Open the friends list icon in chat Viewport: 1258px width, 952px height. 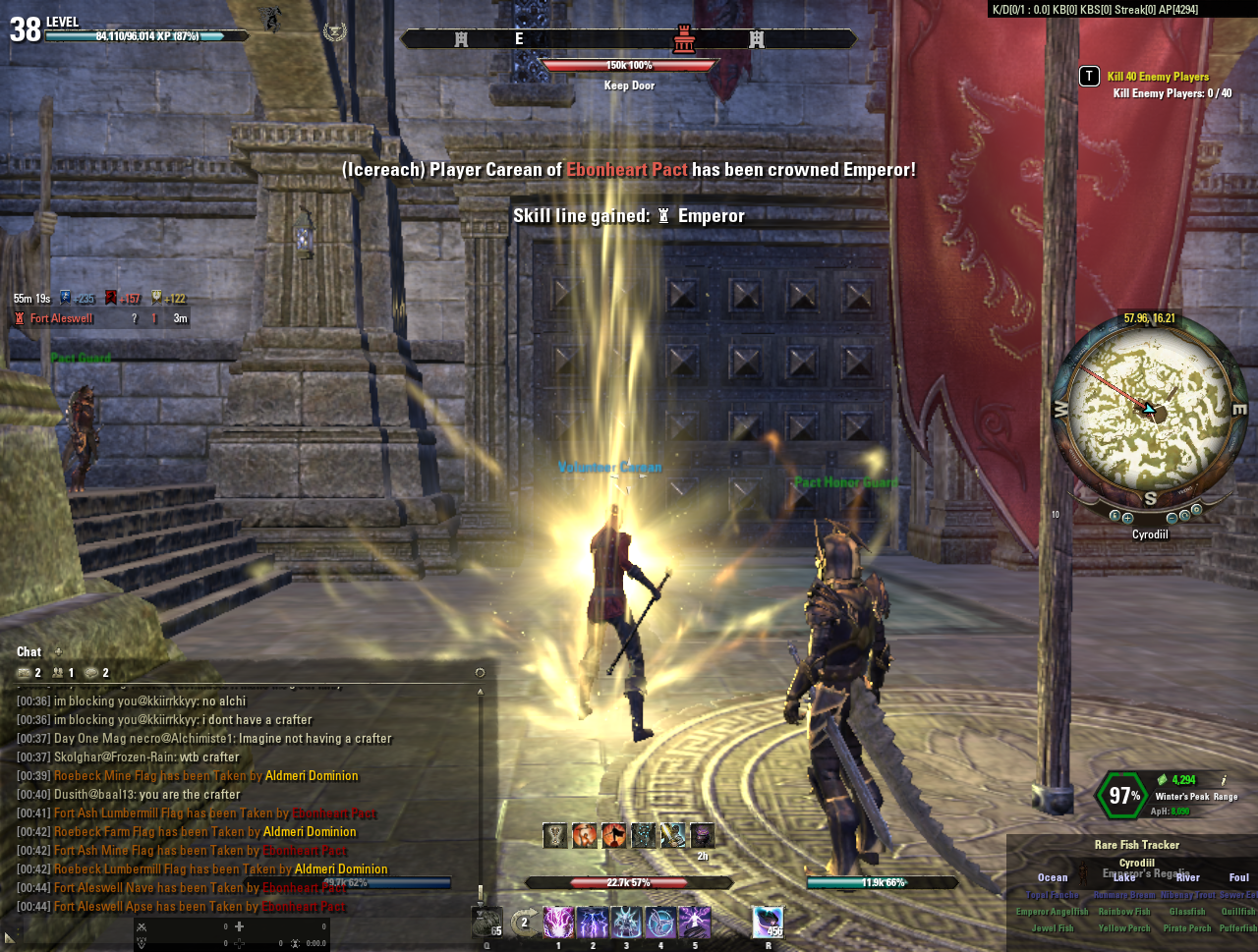tap(58, 673)
